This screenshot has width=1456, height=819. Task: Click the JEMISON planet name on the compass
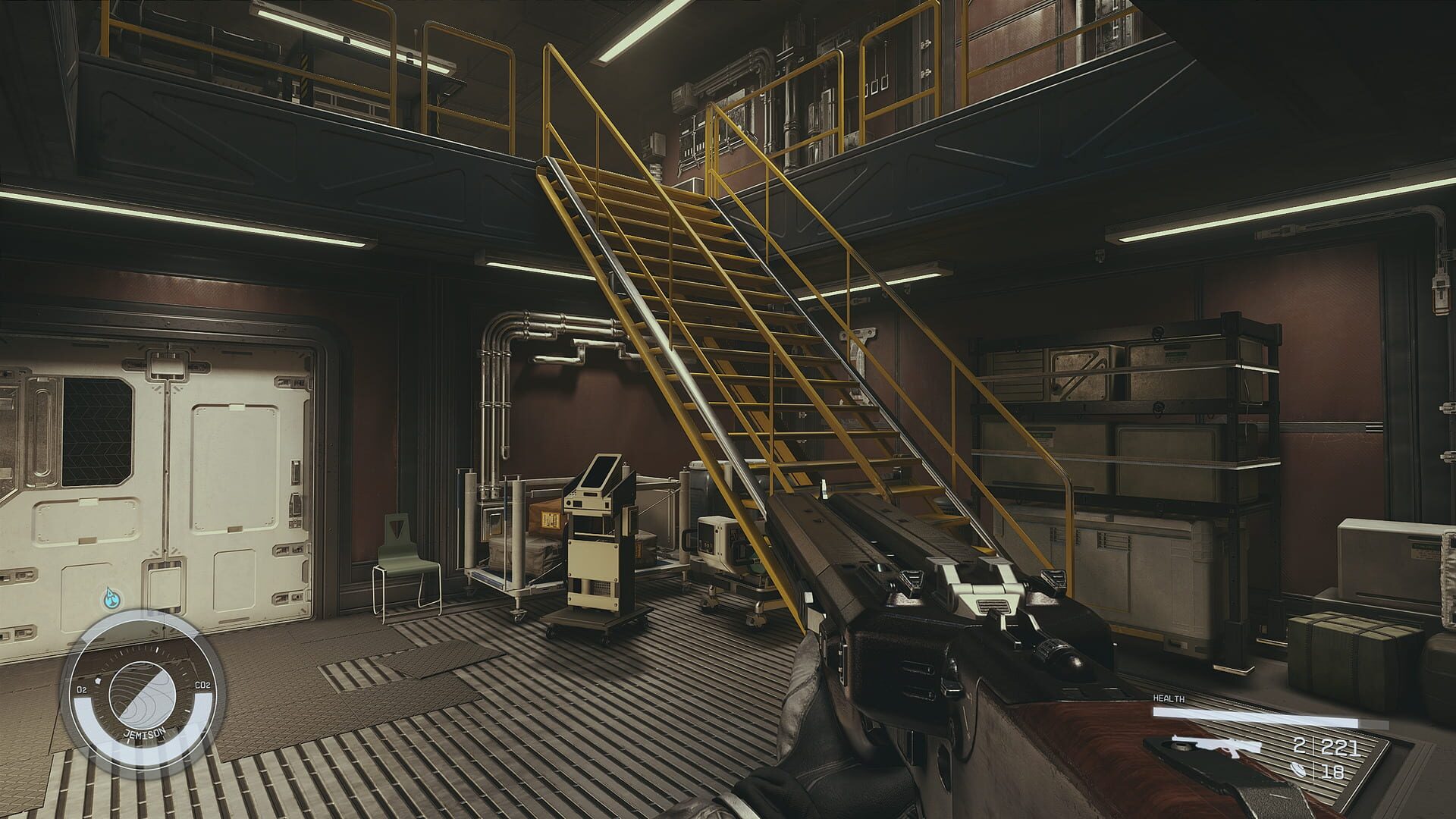click(x=145, y=733)
